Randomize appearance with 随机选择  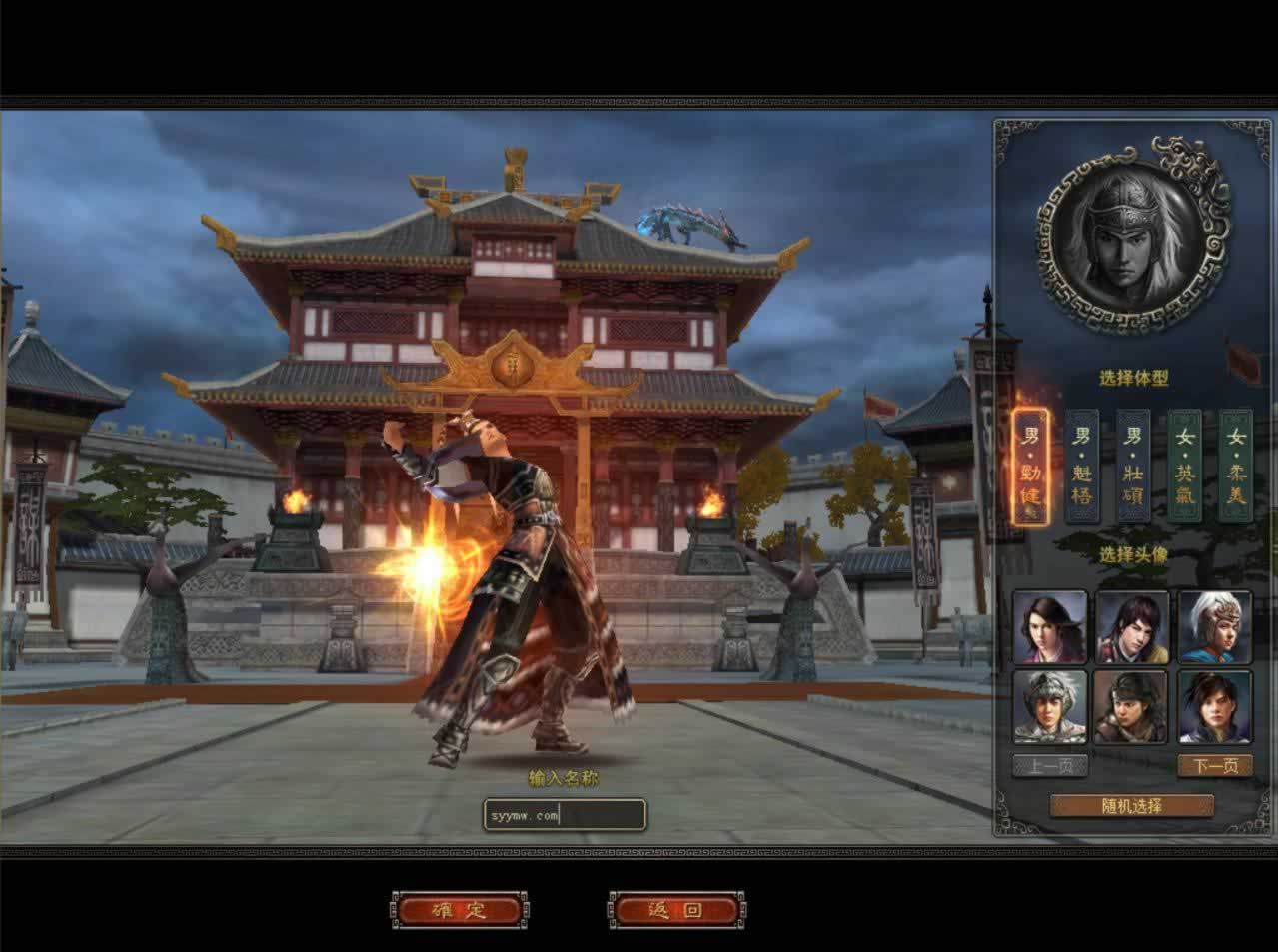click(x=1132, y=806)
